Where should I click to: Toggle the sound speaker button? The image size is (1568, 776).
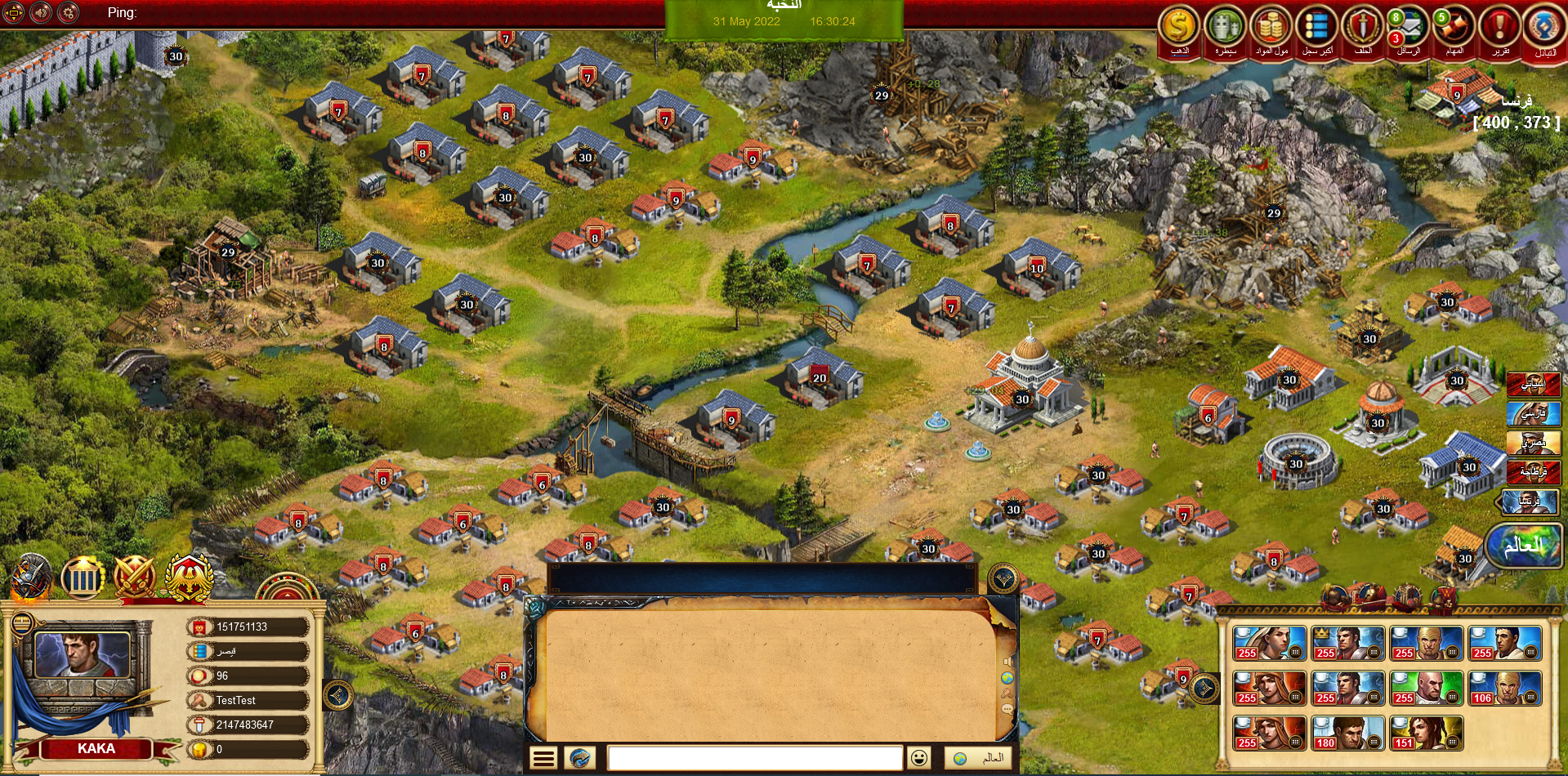click(41, 12)
